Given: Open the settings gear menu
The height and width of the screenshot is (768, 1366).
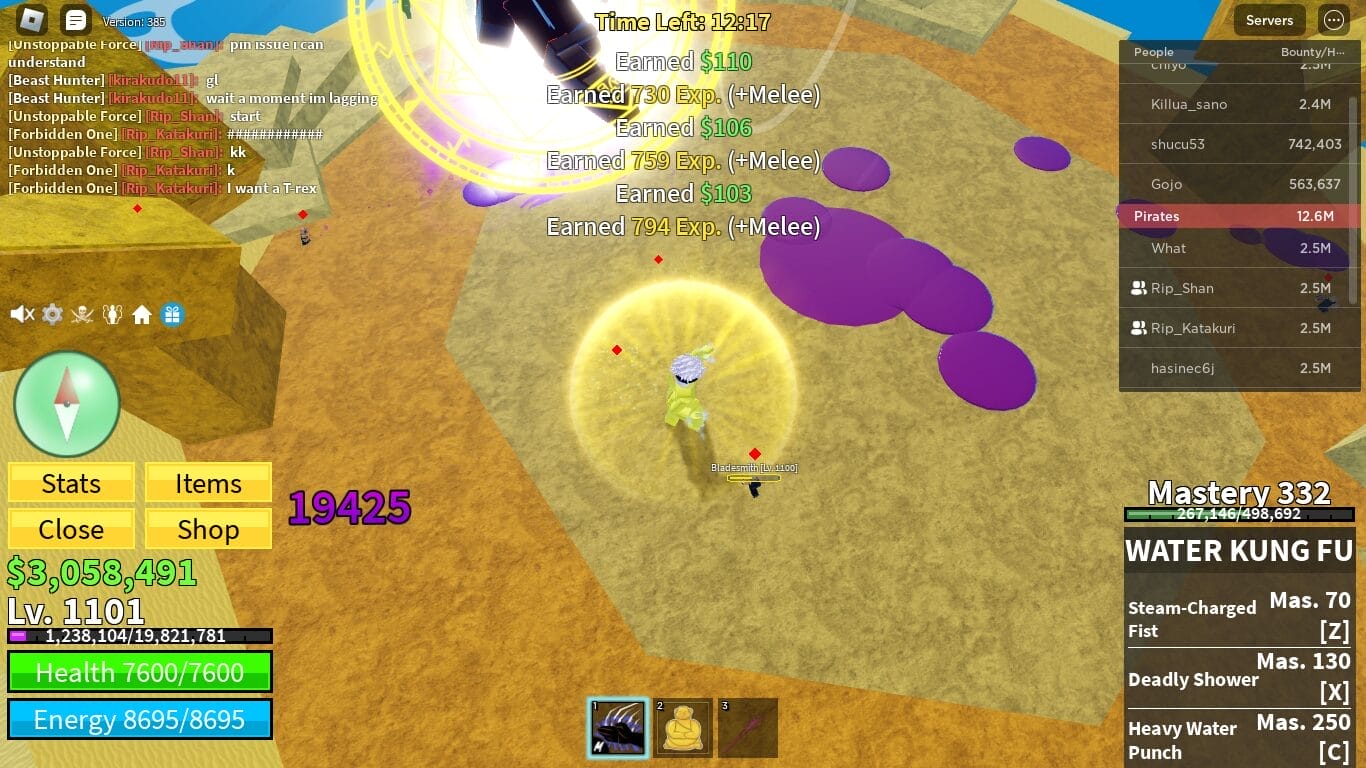Looking at the screenshot, I should click(52, 314).
